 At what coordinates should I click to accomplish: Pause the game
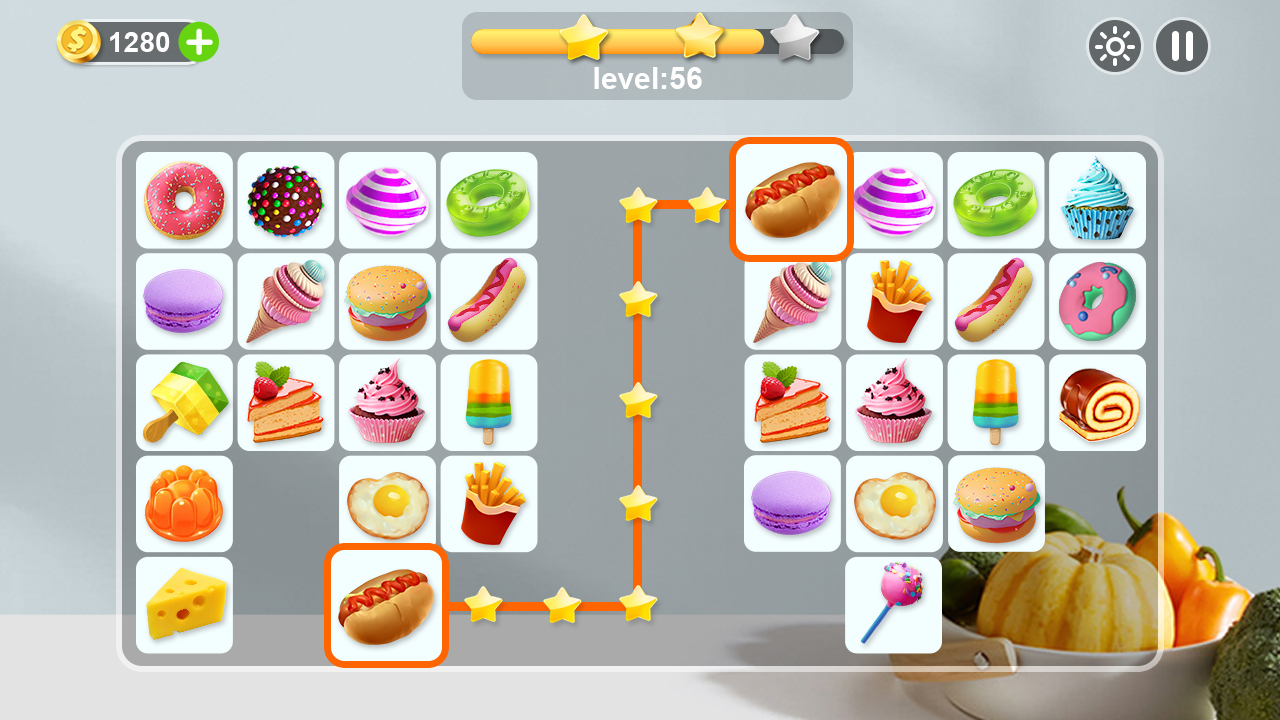click(x=1181, y=46)
